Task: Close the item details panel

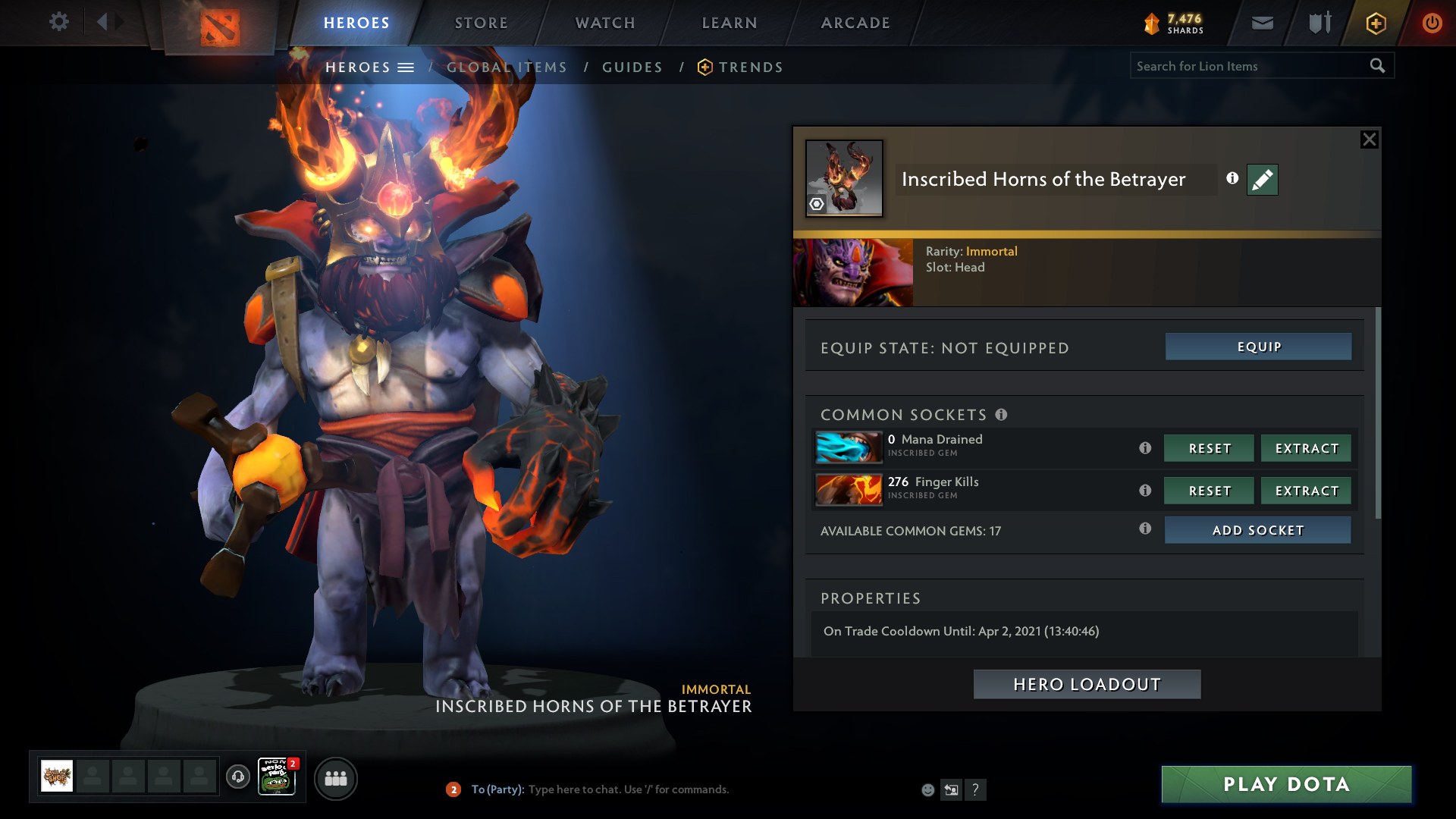Action: pos(1369,140)
